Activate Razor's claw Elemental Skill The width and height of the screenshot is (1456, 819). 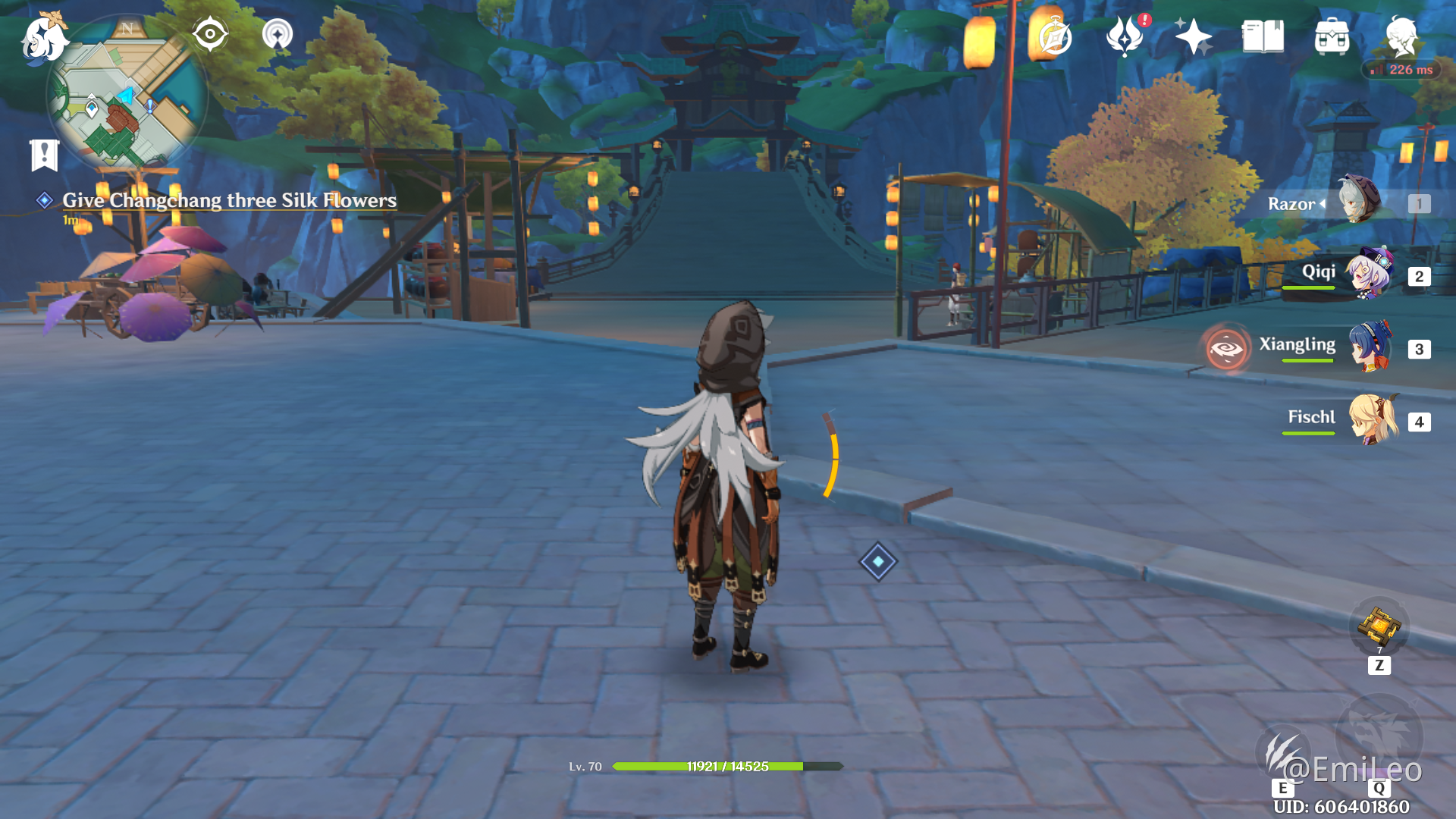(1282, 752)
